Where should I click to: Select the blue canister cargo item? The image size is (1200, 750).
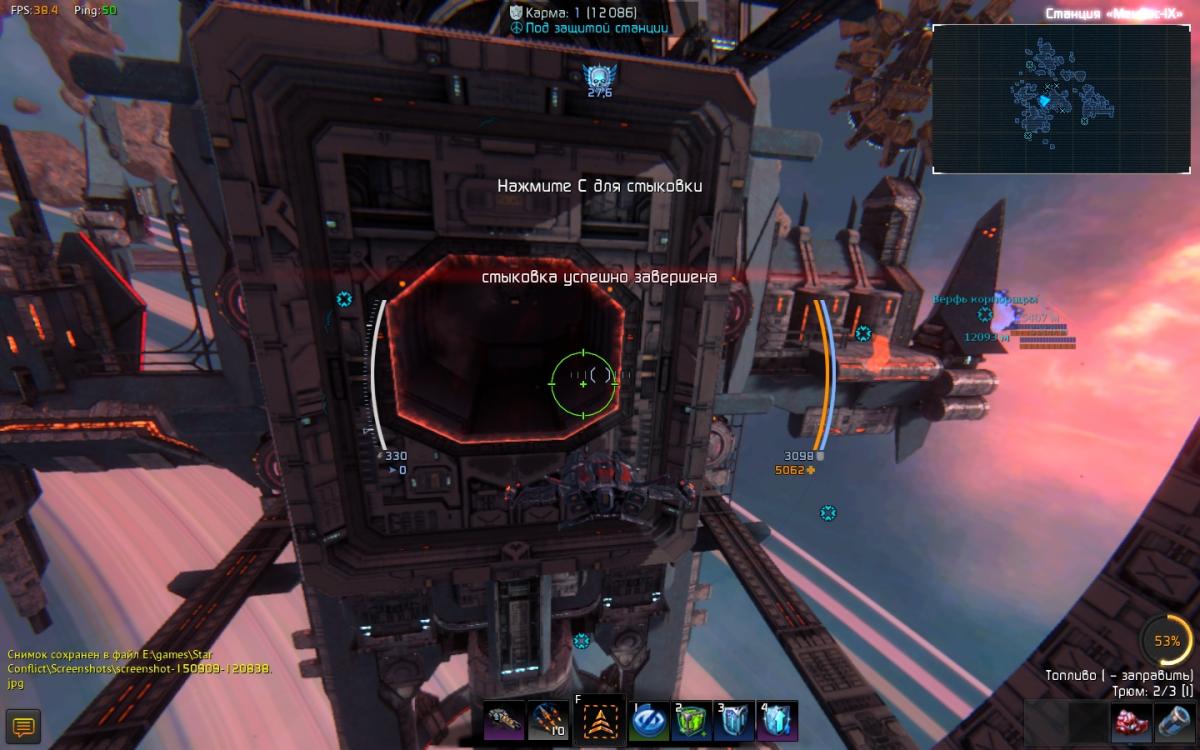(x=1172, y=721)
